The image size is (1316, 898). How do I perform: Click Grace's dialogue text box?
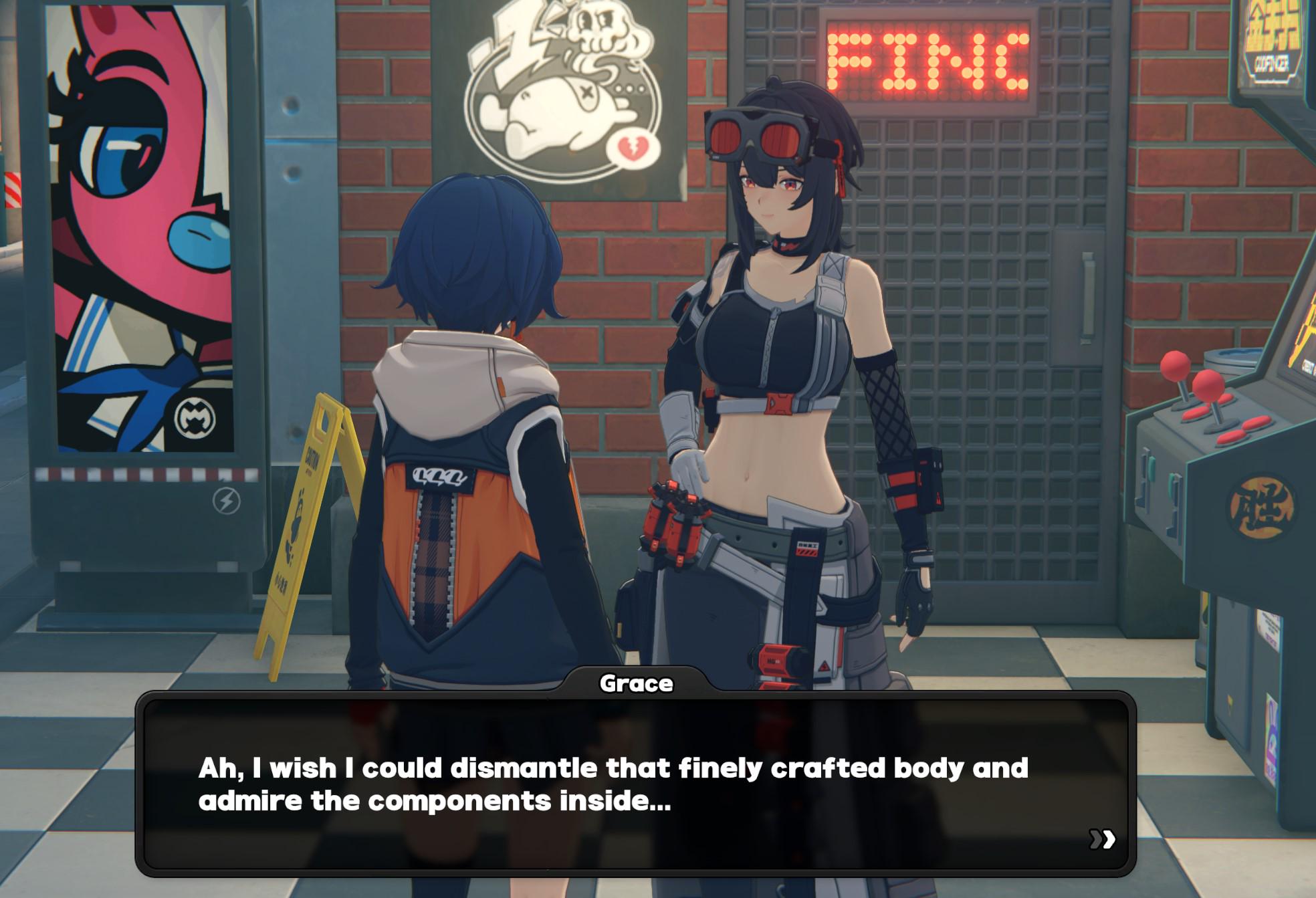click(635, 784)
